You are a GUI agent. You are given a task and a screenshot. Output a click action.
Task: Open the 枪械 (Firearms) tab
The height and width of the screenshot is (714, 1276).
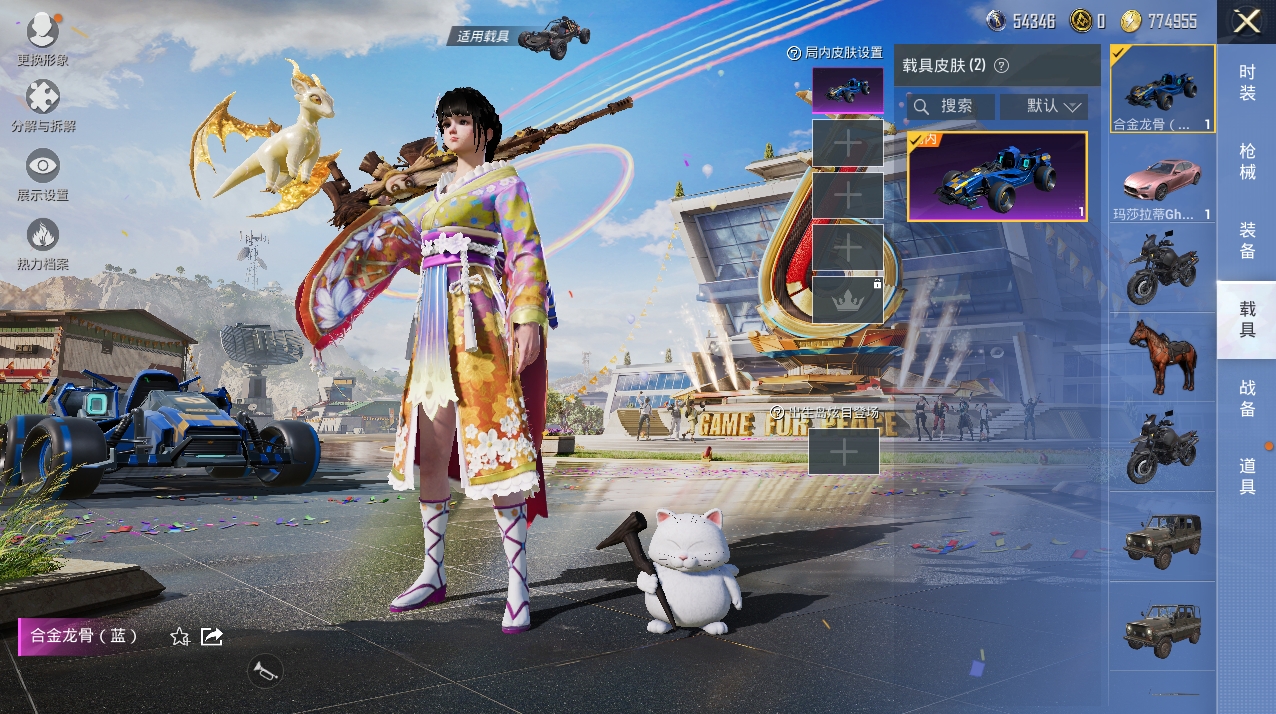coord(1246,161)
